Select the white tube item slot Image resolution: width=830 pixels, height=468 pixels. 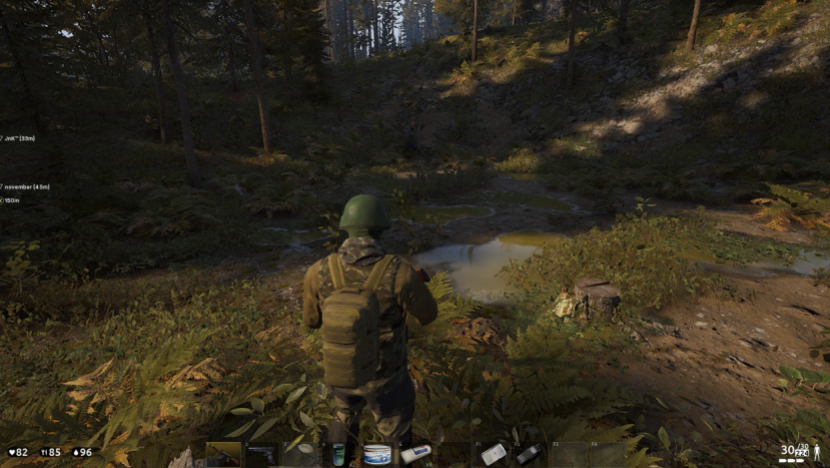pos(416,454)
